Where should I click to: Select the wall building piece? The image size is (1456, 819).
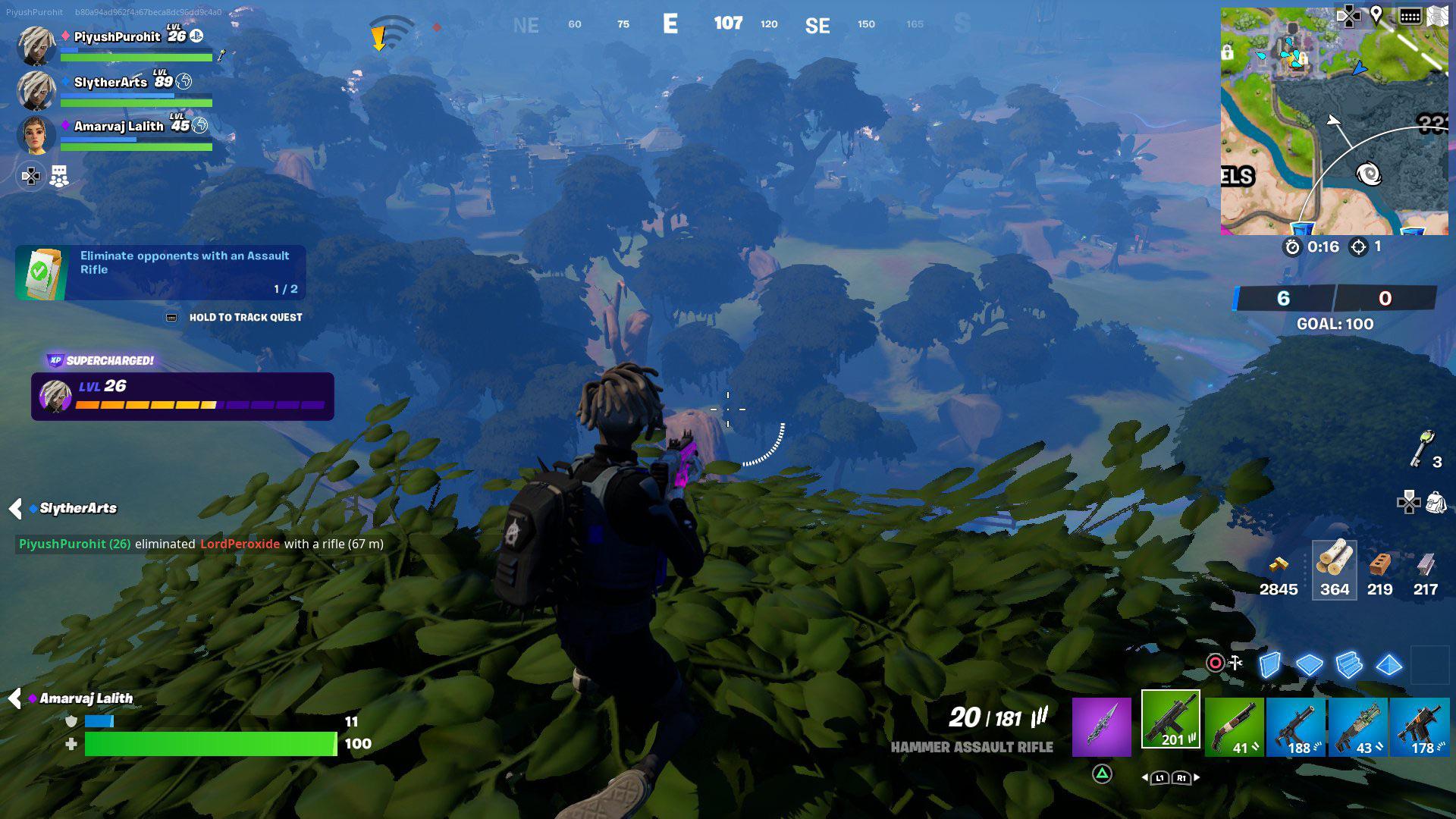(1269, 664)
